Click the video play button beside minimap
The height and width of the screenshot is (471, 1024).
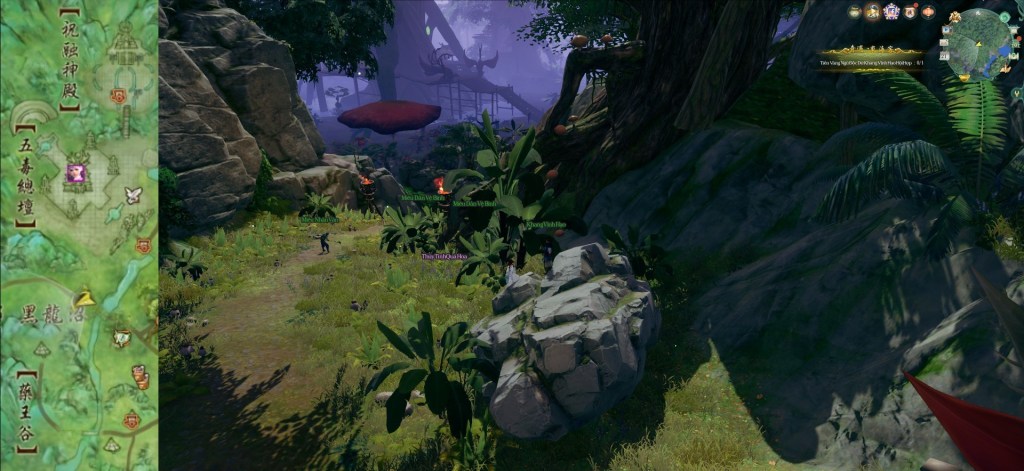(x=946, y=30)
